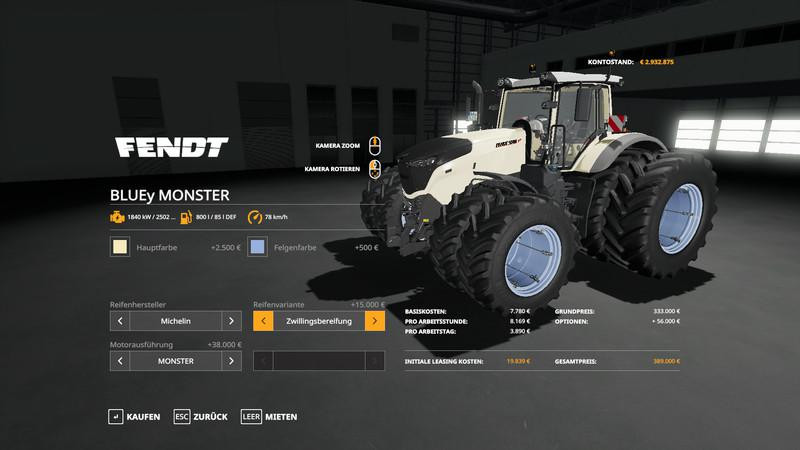Open the Felgenfarbe blue color swatch
The height and width of the screenshot is (450, 800).
click(x=258, y=247)
